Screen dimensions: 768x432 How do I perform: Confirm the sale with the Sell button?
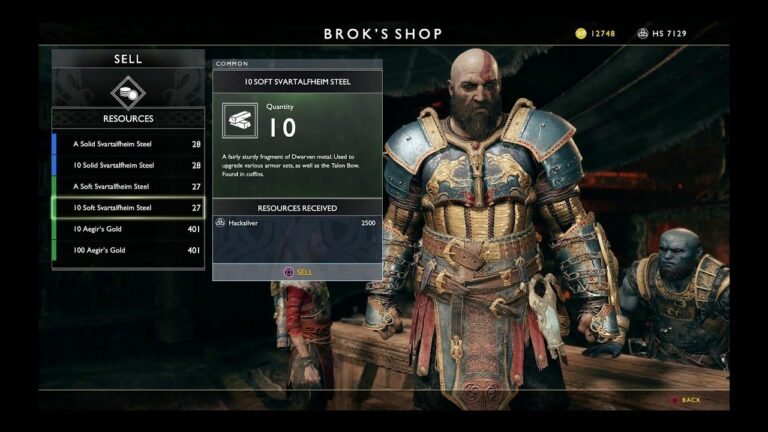297,271
